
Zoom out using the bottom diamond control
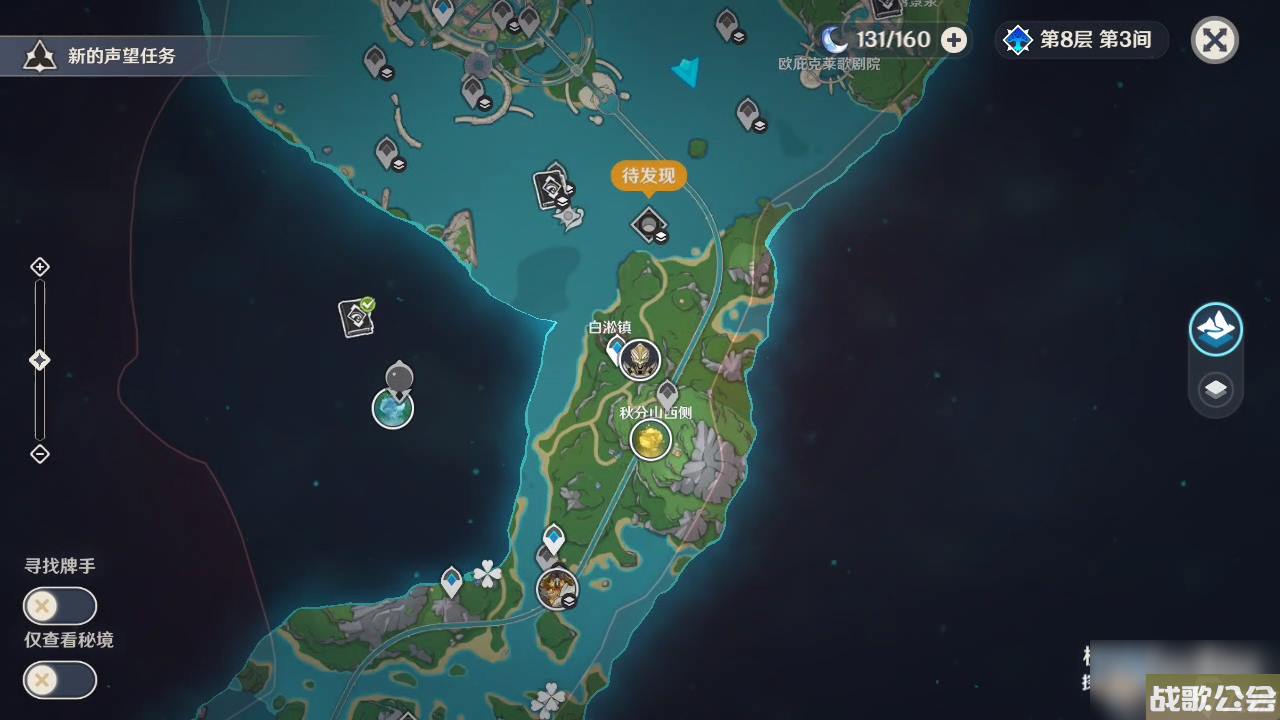pos(40,455)
